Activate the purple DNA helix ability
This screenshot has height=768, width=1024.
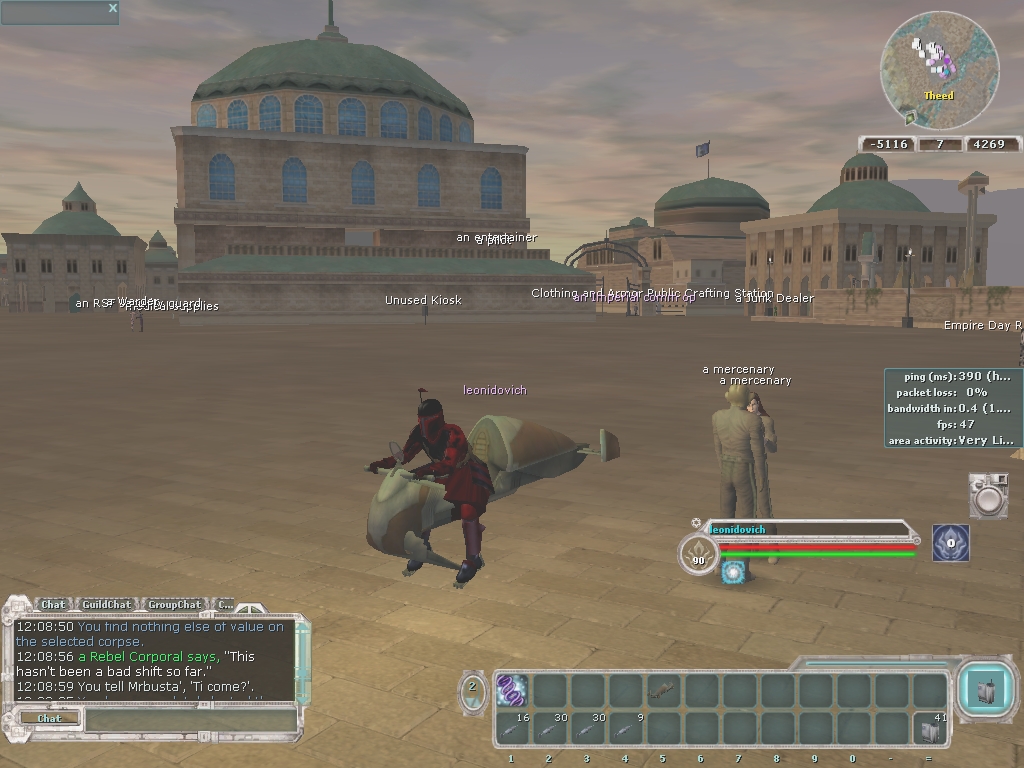click(x=512, y=690)
